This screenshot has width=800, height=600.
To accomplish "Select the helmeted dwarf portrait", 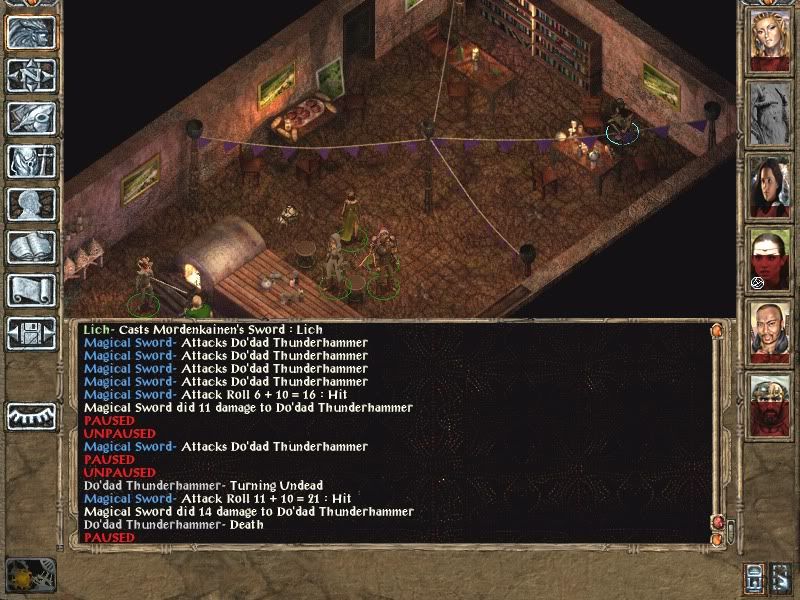I will tap(770, 405).
